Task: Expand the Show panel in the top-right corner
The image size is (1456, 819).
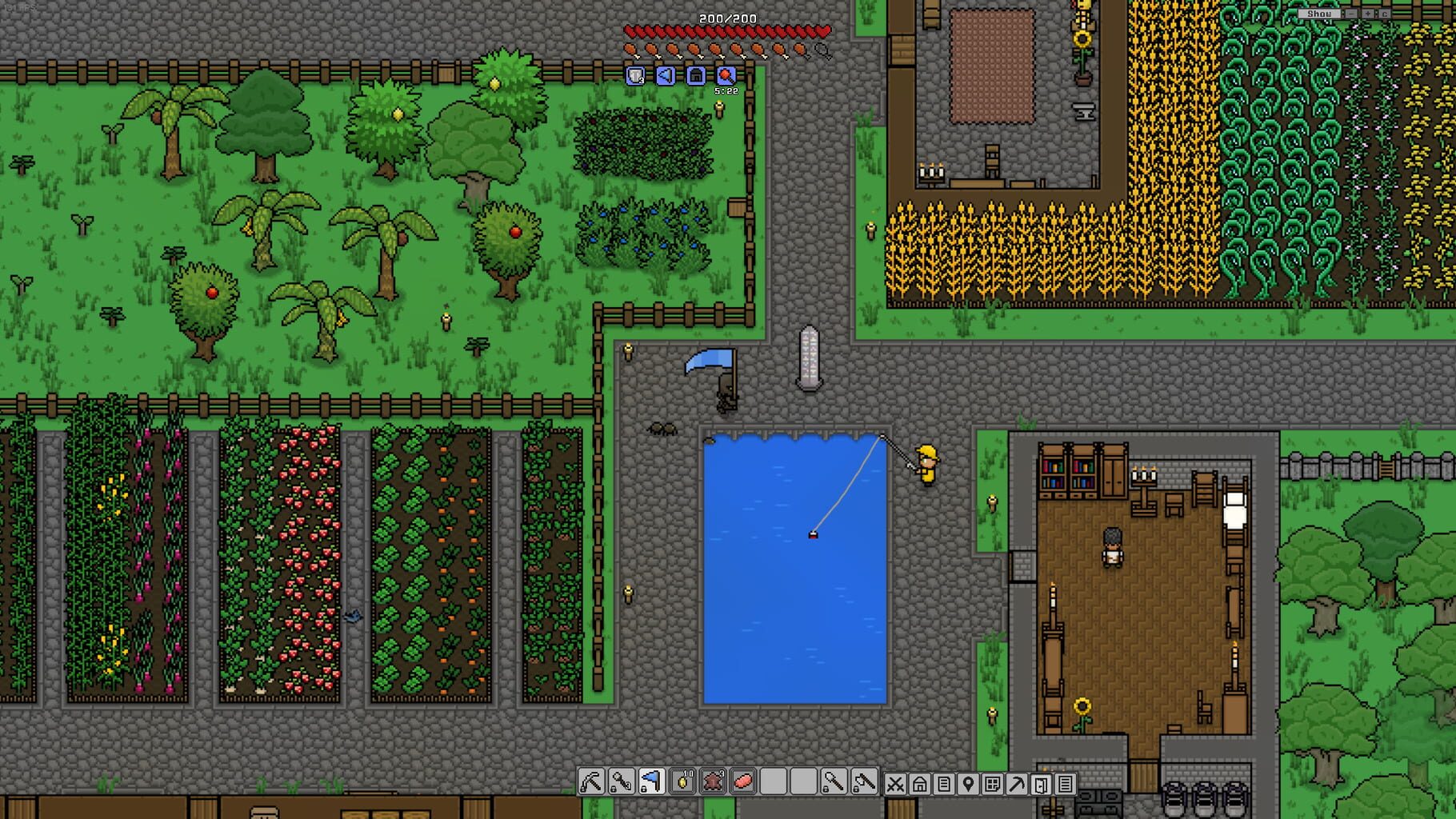Action: (1320, 13)
